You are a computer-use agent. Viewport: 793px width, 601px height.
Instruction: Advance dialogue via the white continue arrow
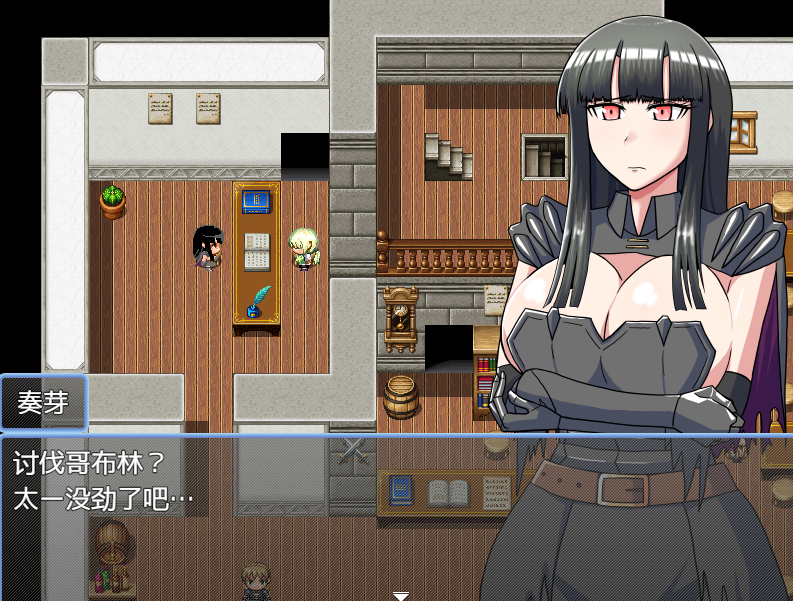(400, 596)
